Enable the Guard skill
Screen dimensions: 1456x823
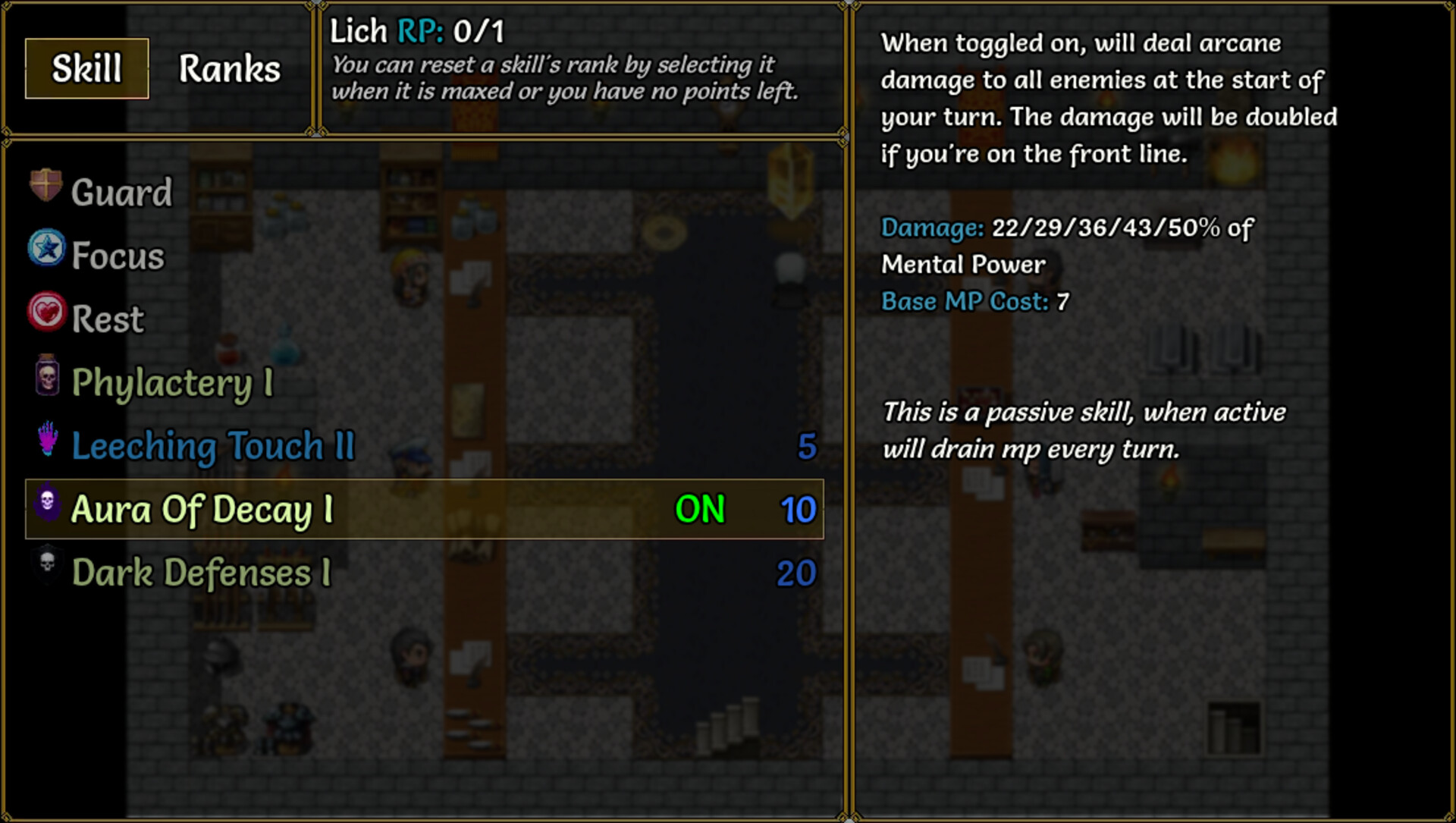click(x=121, y=191)
